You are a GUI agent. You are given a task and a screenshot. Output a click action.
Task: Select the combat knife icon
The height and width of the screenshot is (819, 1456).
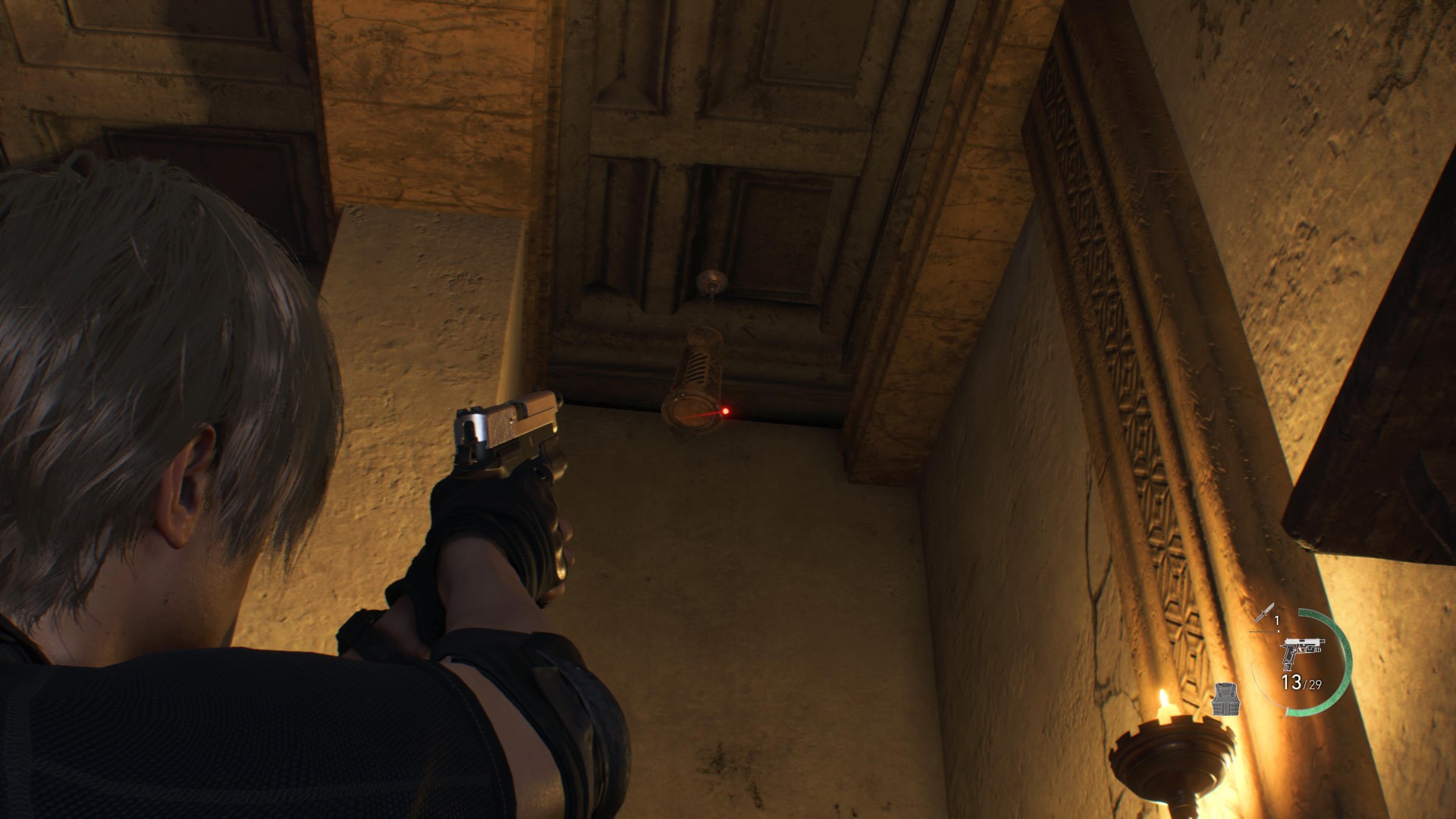pos(1264,613)
